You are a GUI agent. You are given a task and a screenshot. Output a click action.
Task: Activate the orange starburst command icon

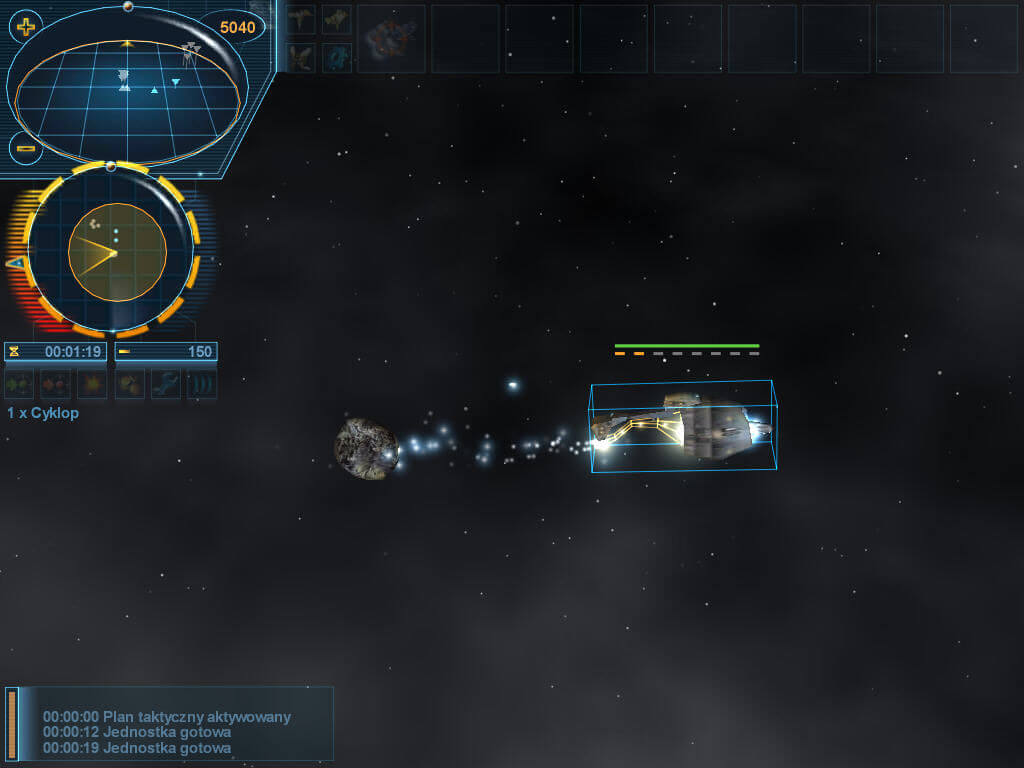[92, 384]
